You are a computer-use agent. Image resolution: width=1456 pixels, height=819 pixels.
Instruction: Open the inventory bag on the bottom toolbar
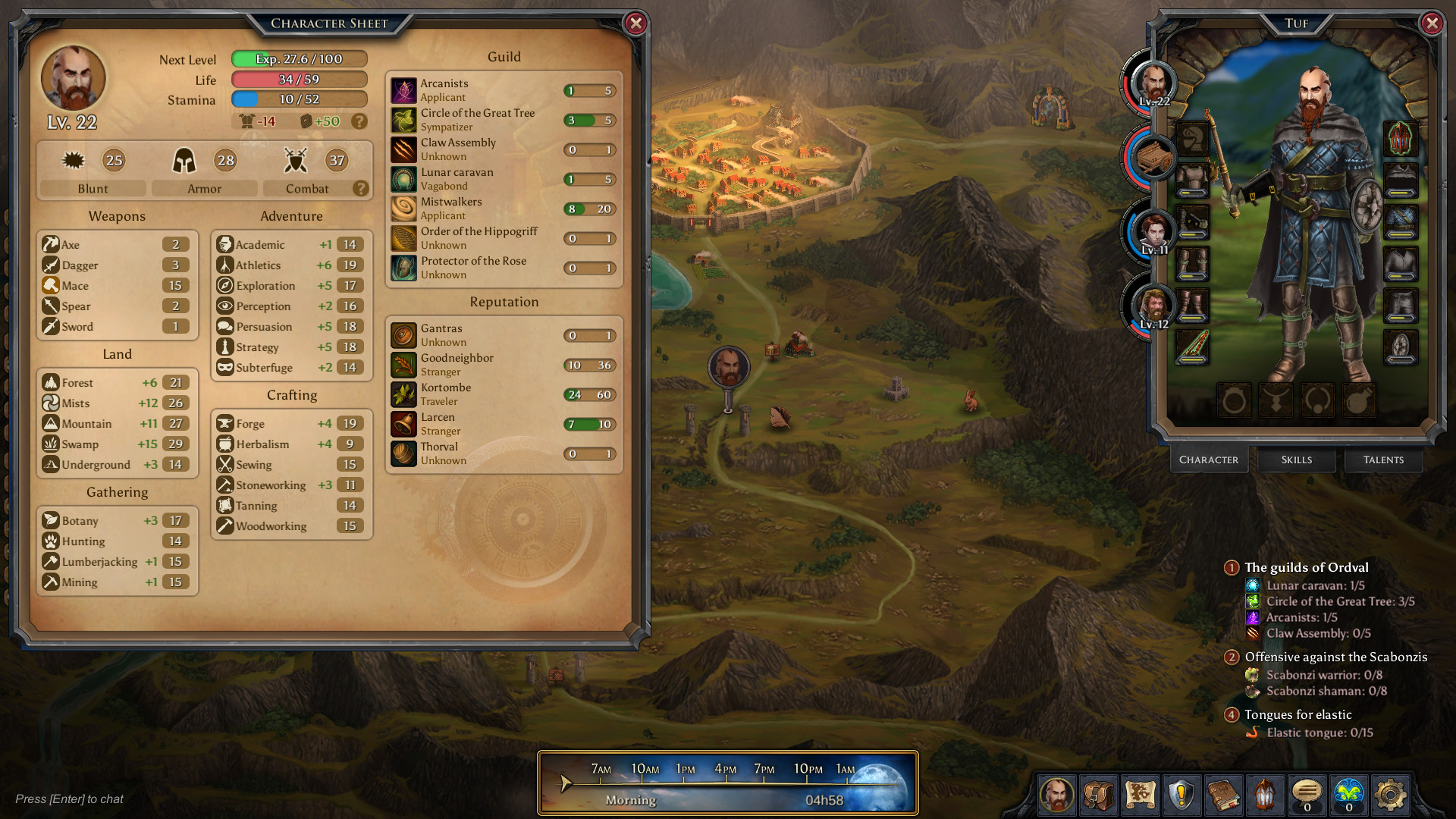(x=1099, y=795)
